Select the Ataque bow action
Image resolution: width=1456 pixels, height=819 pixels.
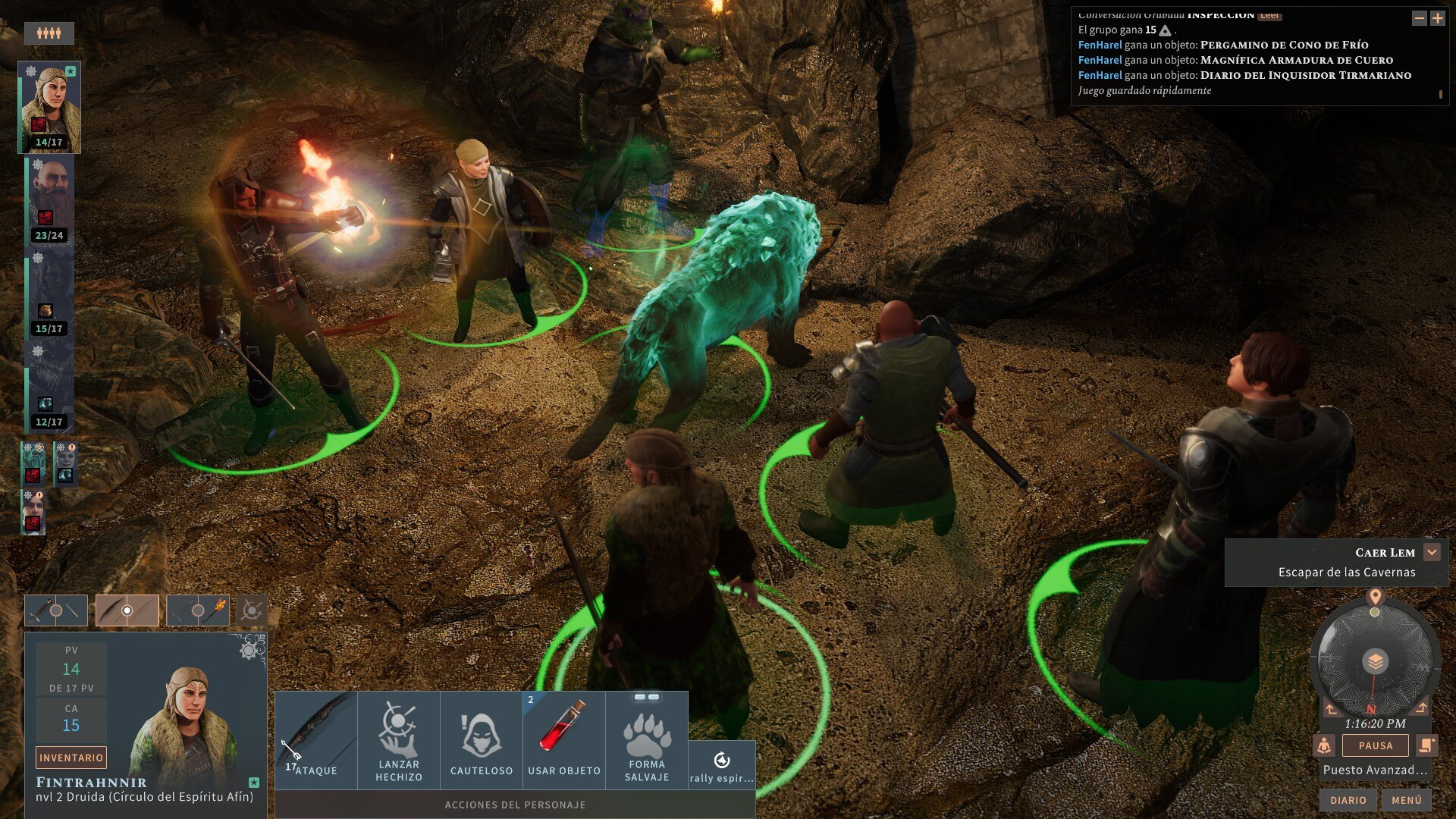[x=315, y=739]
